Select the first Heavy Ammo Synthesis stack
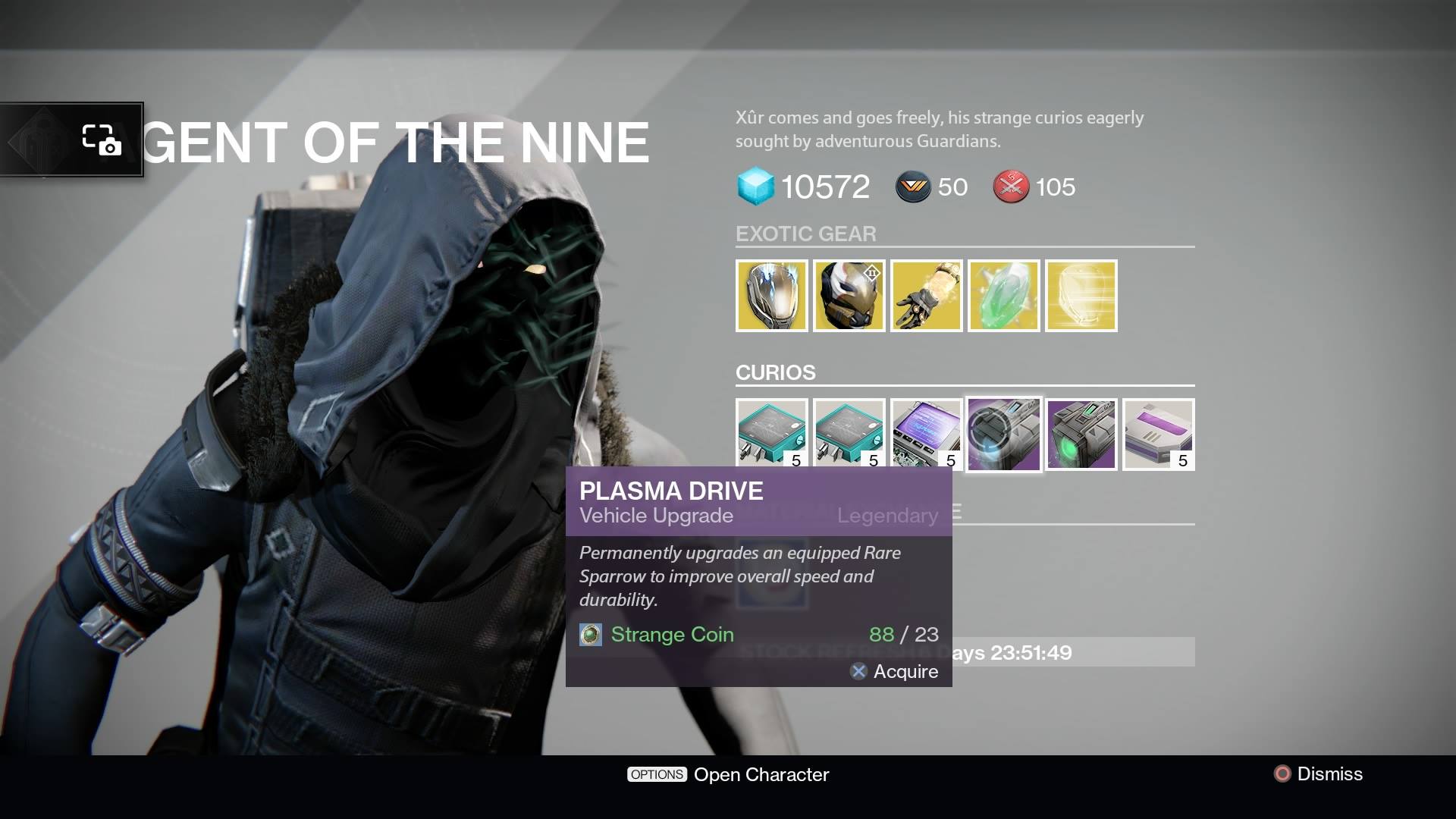The width and height of the screenshot is (1456, 819). [771, 434]
